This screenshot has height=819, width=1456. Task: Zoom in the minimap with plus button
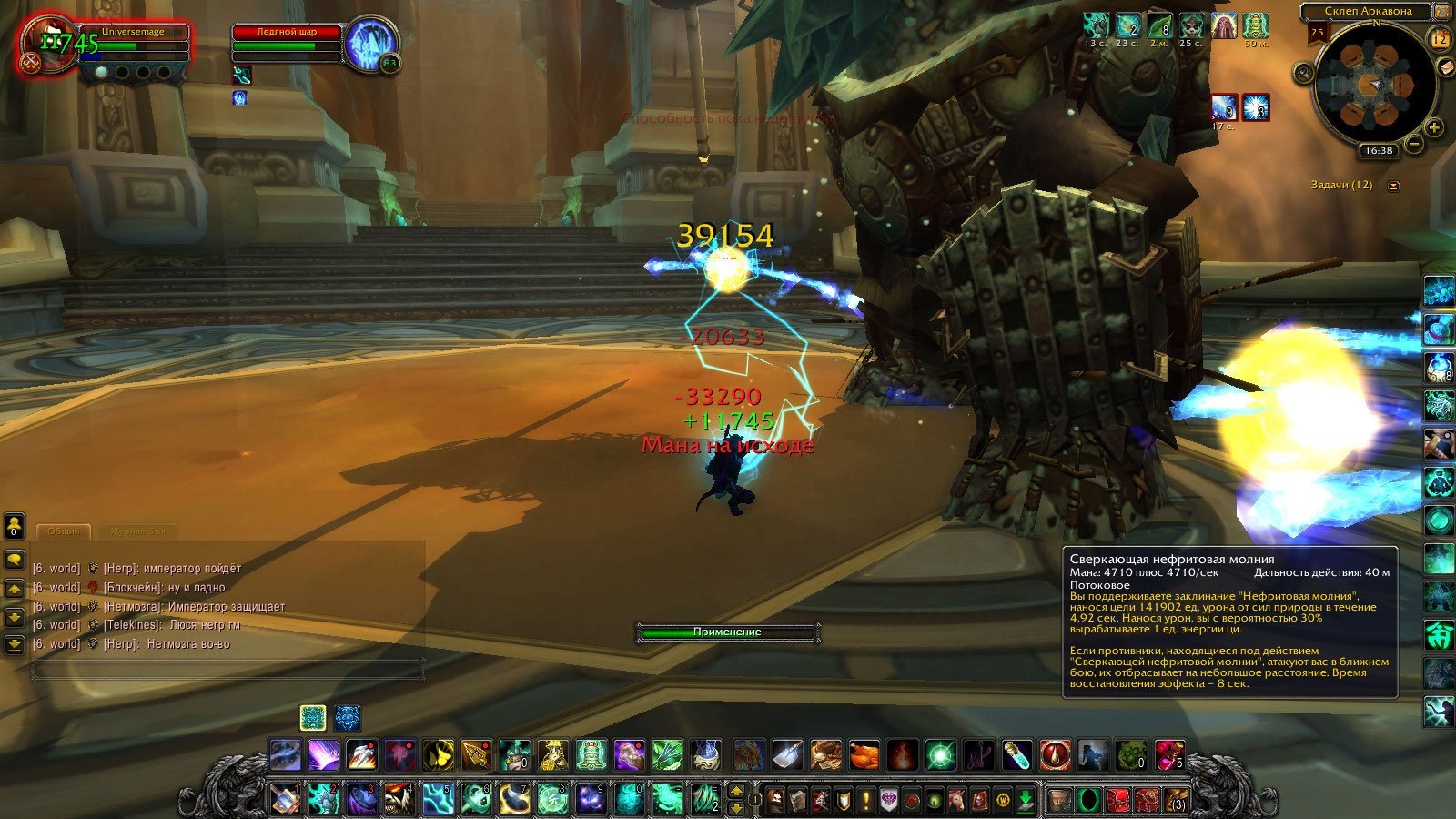(1434, 127)
